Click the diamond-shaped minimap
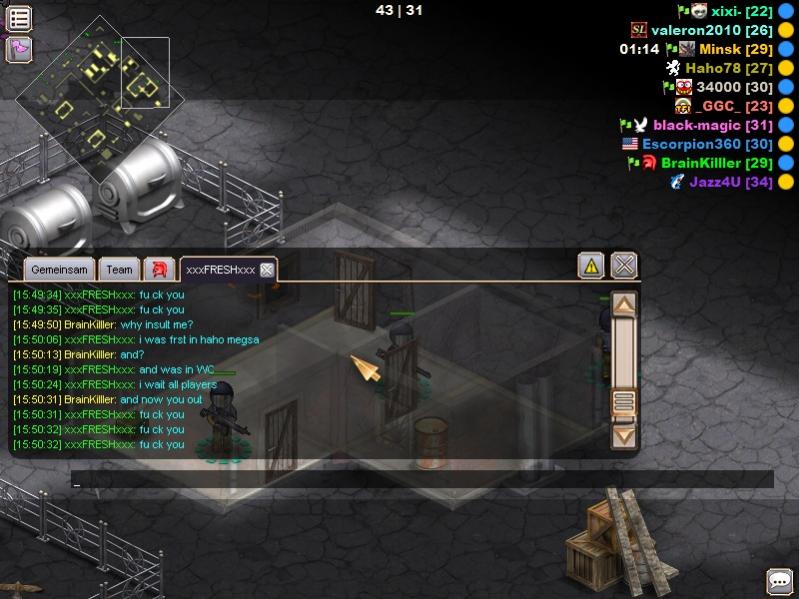 point(90,100)
